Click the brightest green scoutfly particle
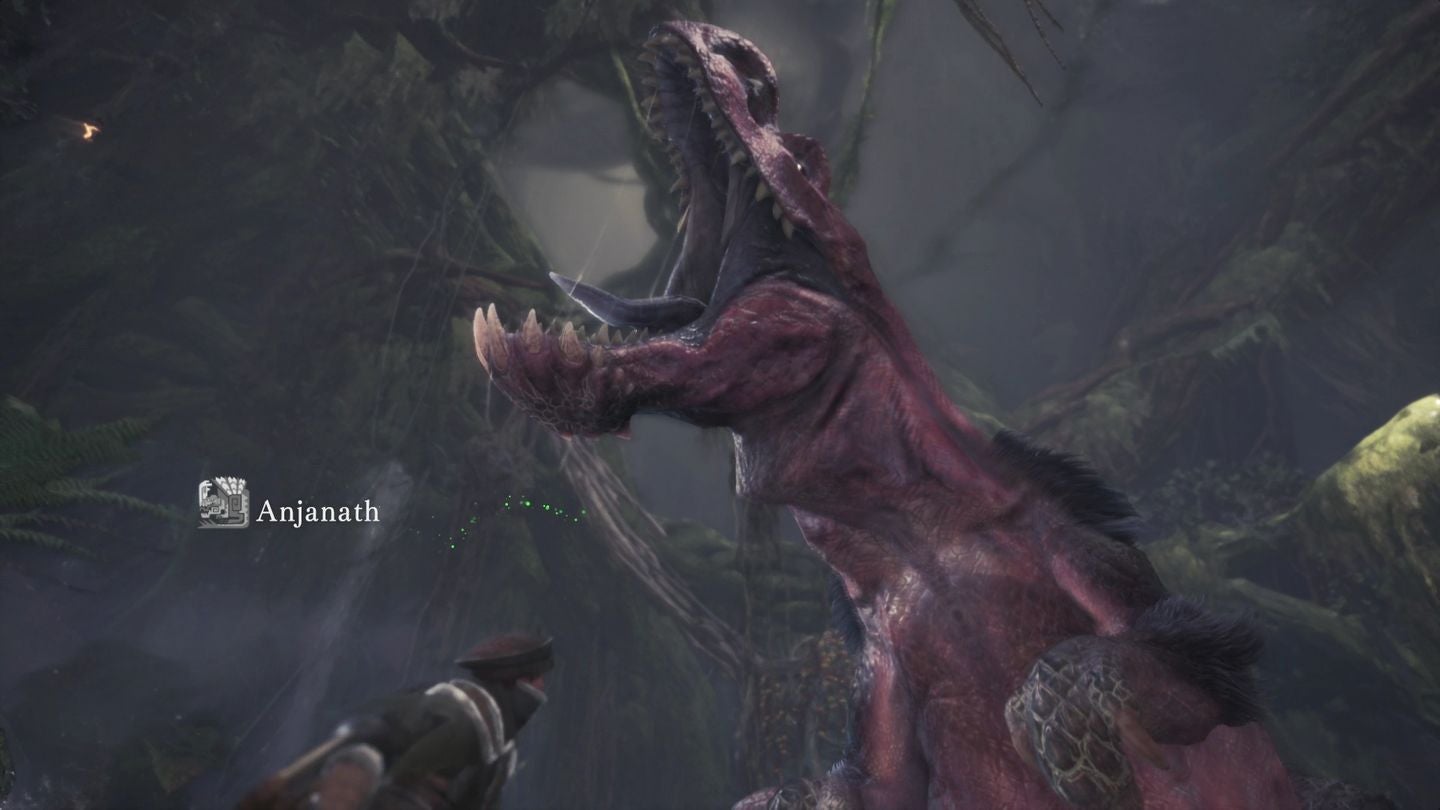Image resolution: width=1440 pixels, height=810 pixels. coord(527,504)
